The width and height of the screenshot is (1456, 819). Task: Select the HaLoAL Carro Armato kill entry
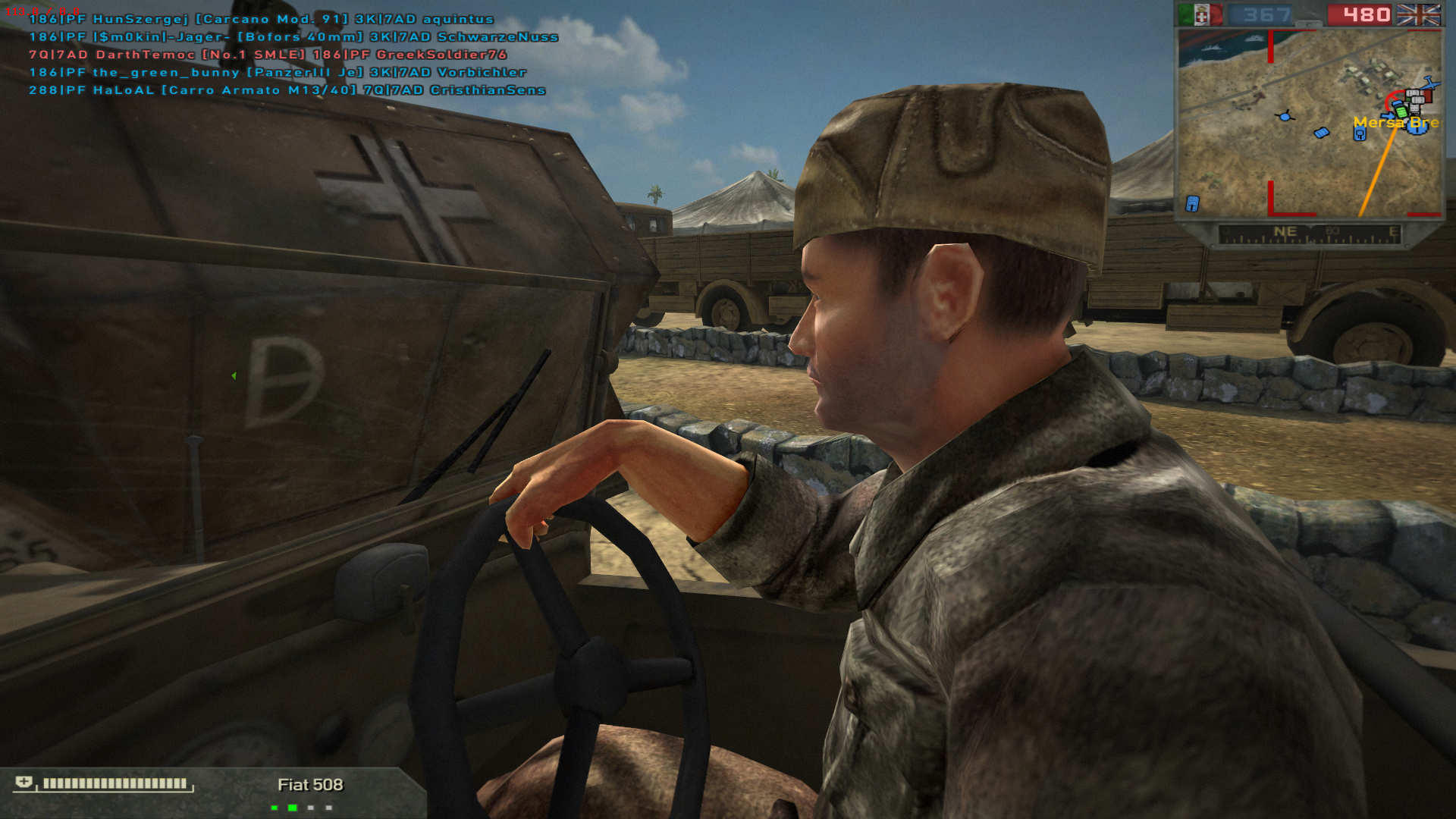coord(287,90)
